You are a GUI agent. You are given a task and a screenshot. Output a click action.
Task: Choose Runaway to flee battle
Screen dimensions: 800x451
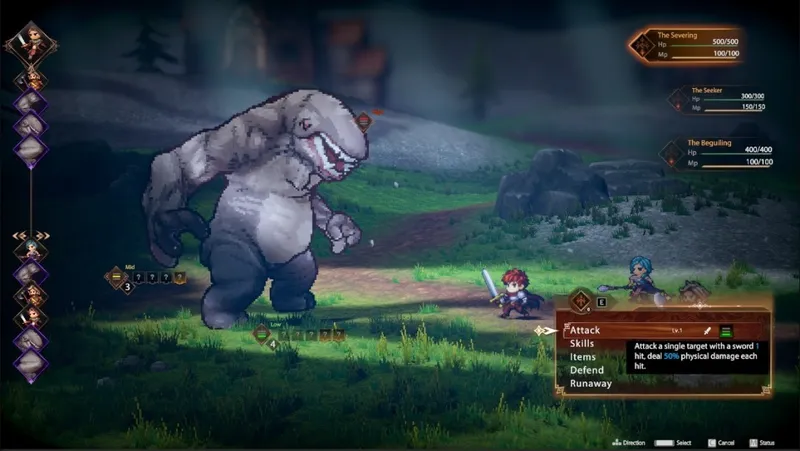592,382
